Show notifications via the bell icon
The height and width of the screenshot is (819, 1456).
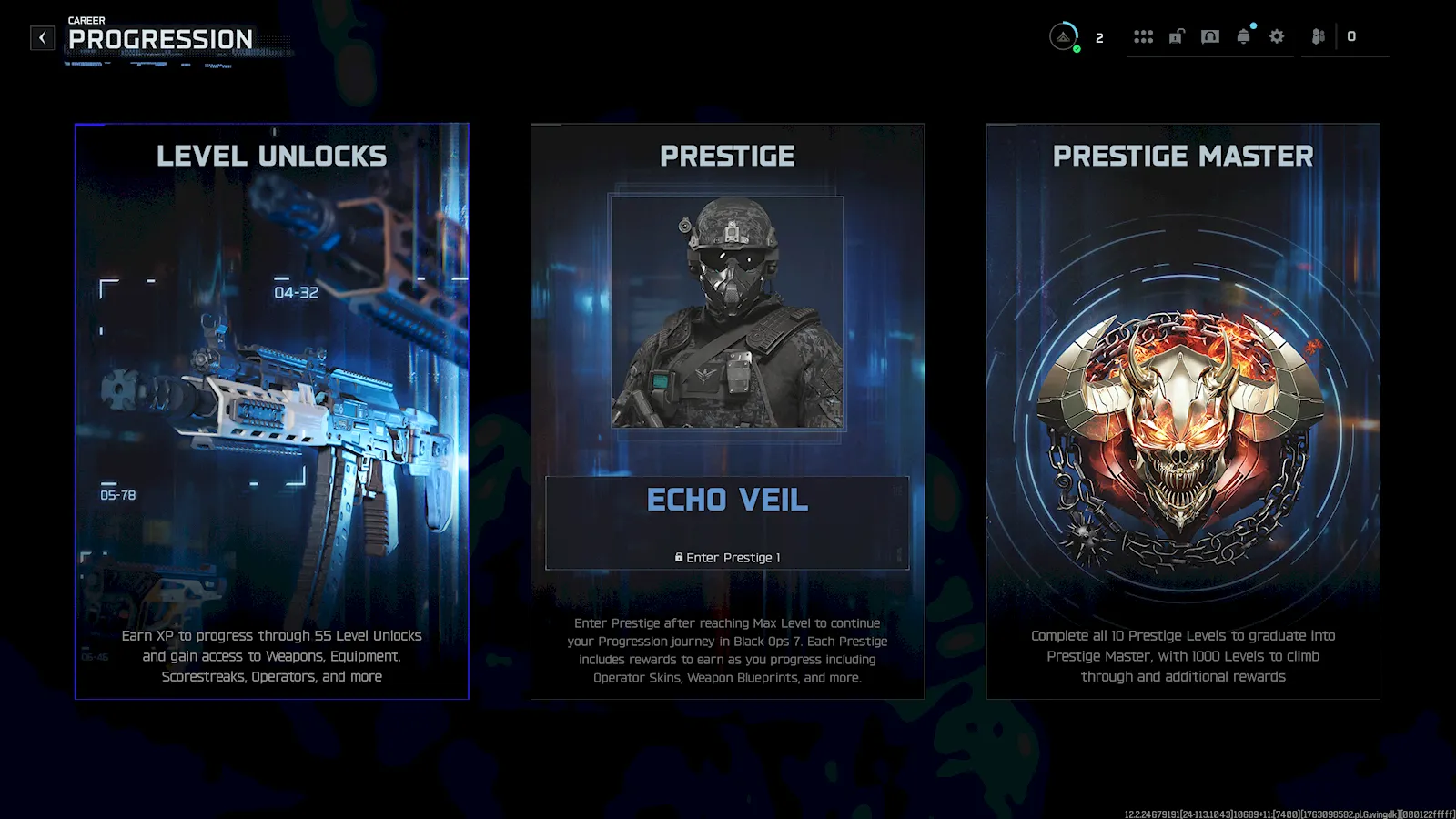[x=1243, y=36]
